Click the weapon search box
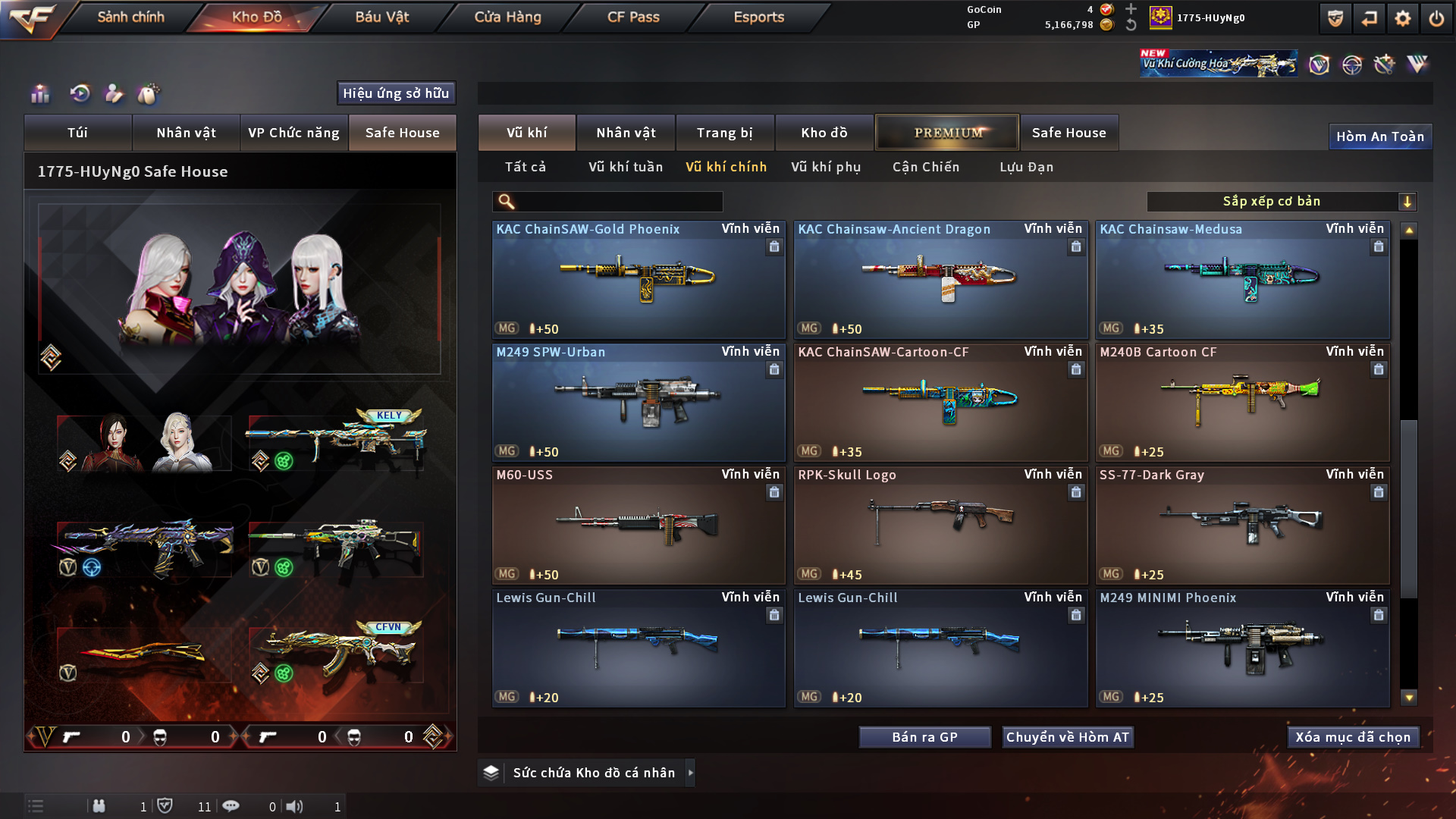This screenshot has width=1456, height=819. (618, 202)
